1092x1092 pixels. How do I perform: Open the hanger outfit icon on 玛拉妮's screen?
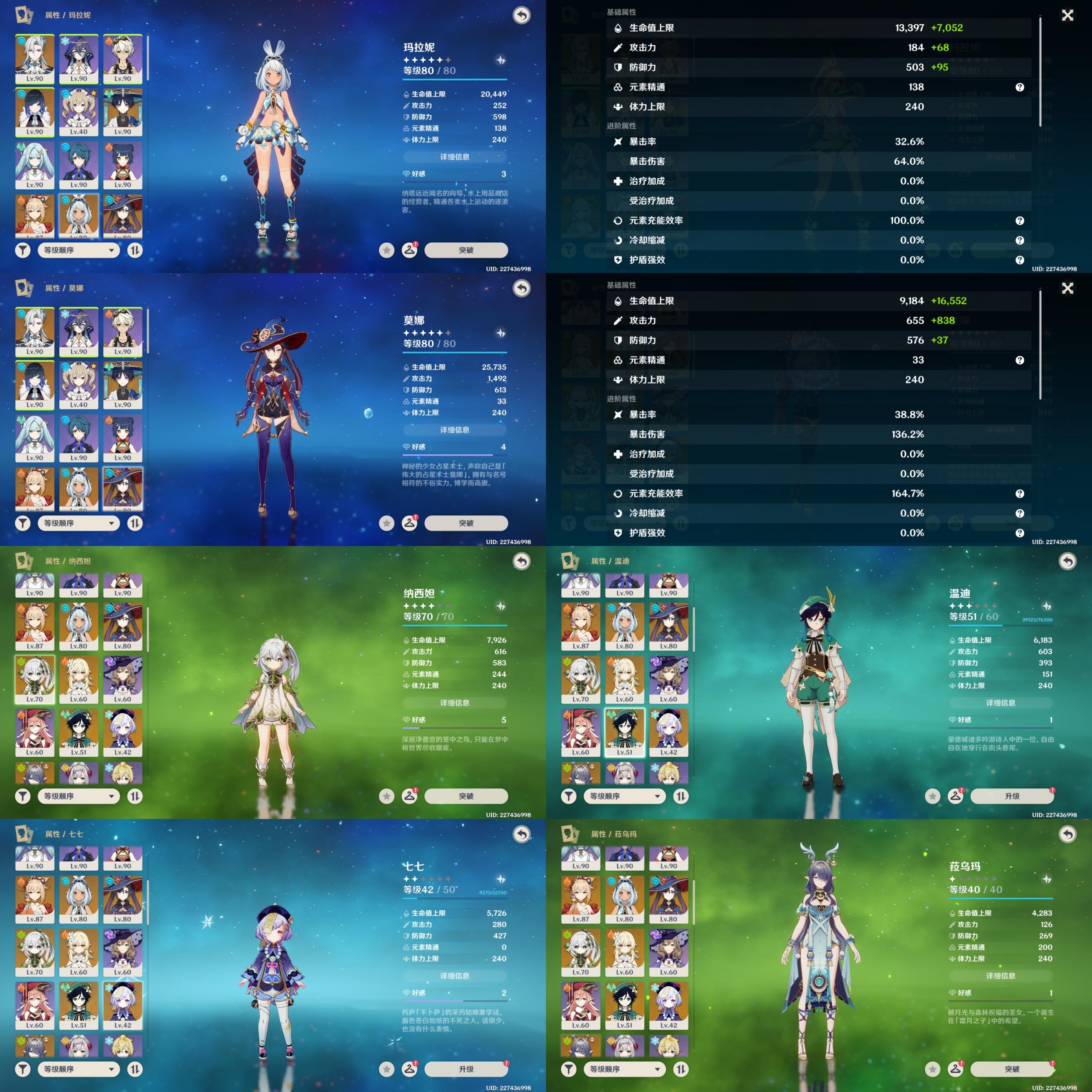[409, 250]
